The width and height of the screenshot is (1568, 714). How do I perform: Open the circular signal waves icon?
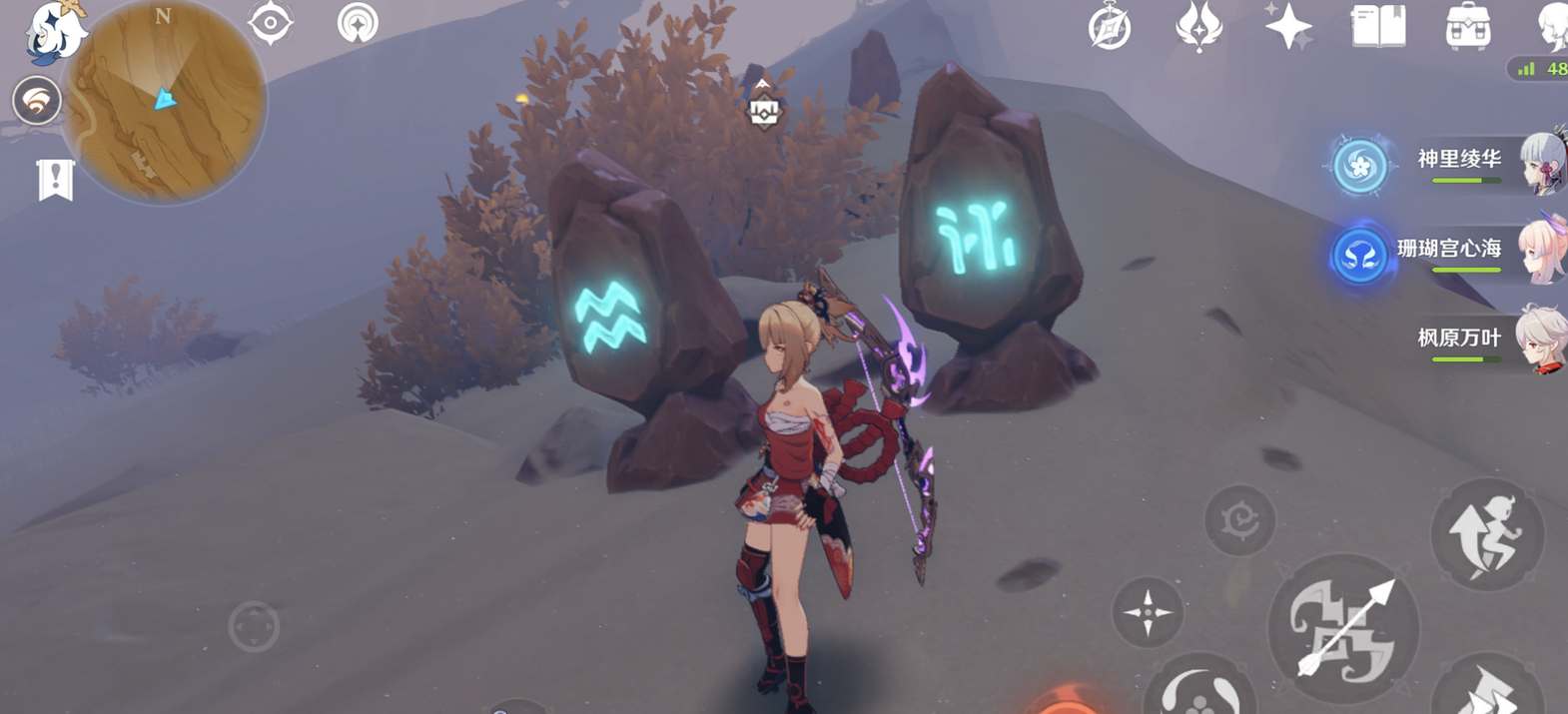tap(358, 23)
